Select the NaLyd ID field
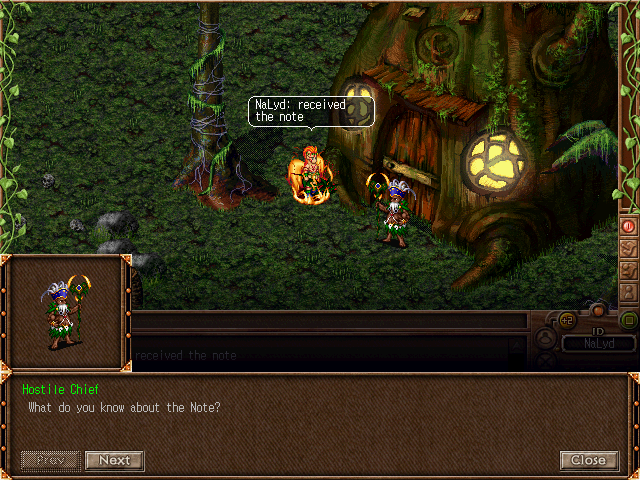 click(598, 343)
